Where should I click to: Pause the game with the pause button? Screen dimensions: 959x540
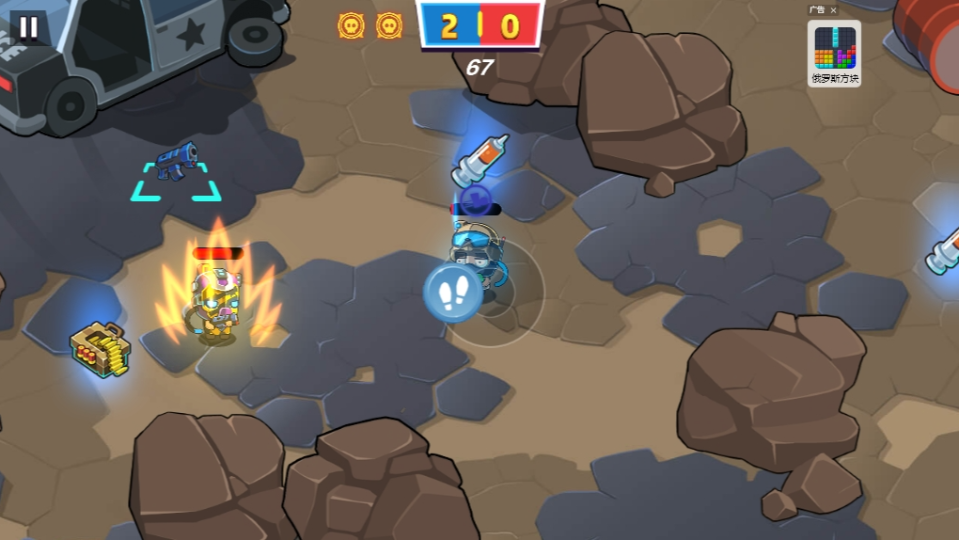(x=28, y=27)
